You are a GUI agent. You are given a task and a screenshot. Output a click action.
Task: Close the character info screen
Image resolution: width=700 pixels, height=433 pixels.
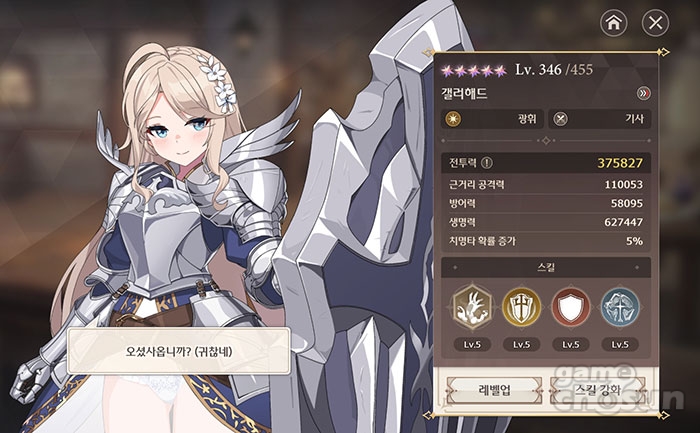click(654, 22)
